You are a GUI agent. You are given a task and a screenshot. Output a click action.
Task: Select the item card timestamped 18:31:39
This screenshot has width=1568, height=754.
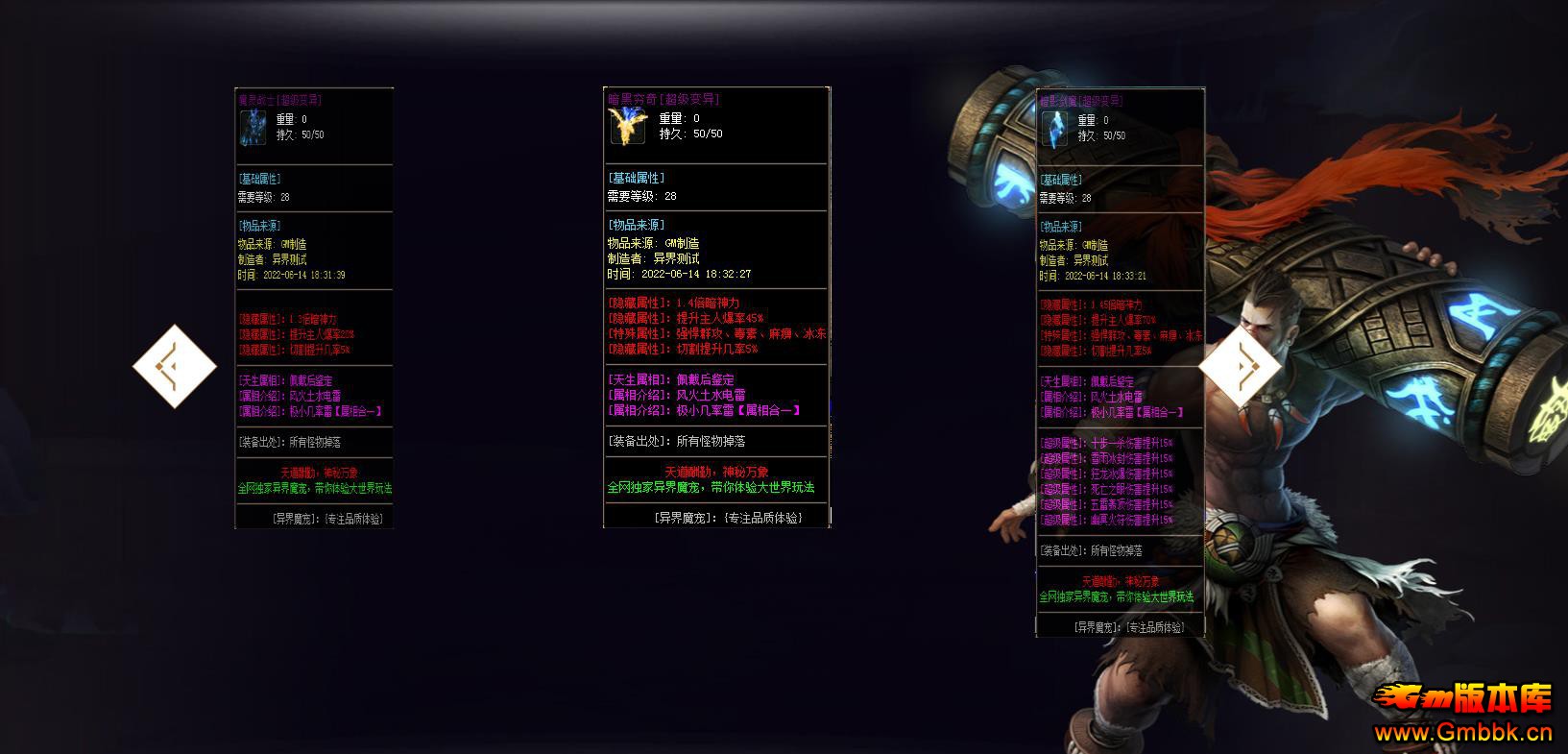314,307
